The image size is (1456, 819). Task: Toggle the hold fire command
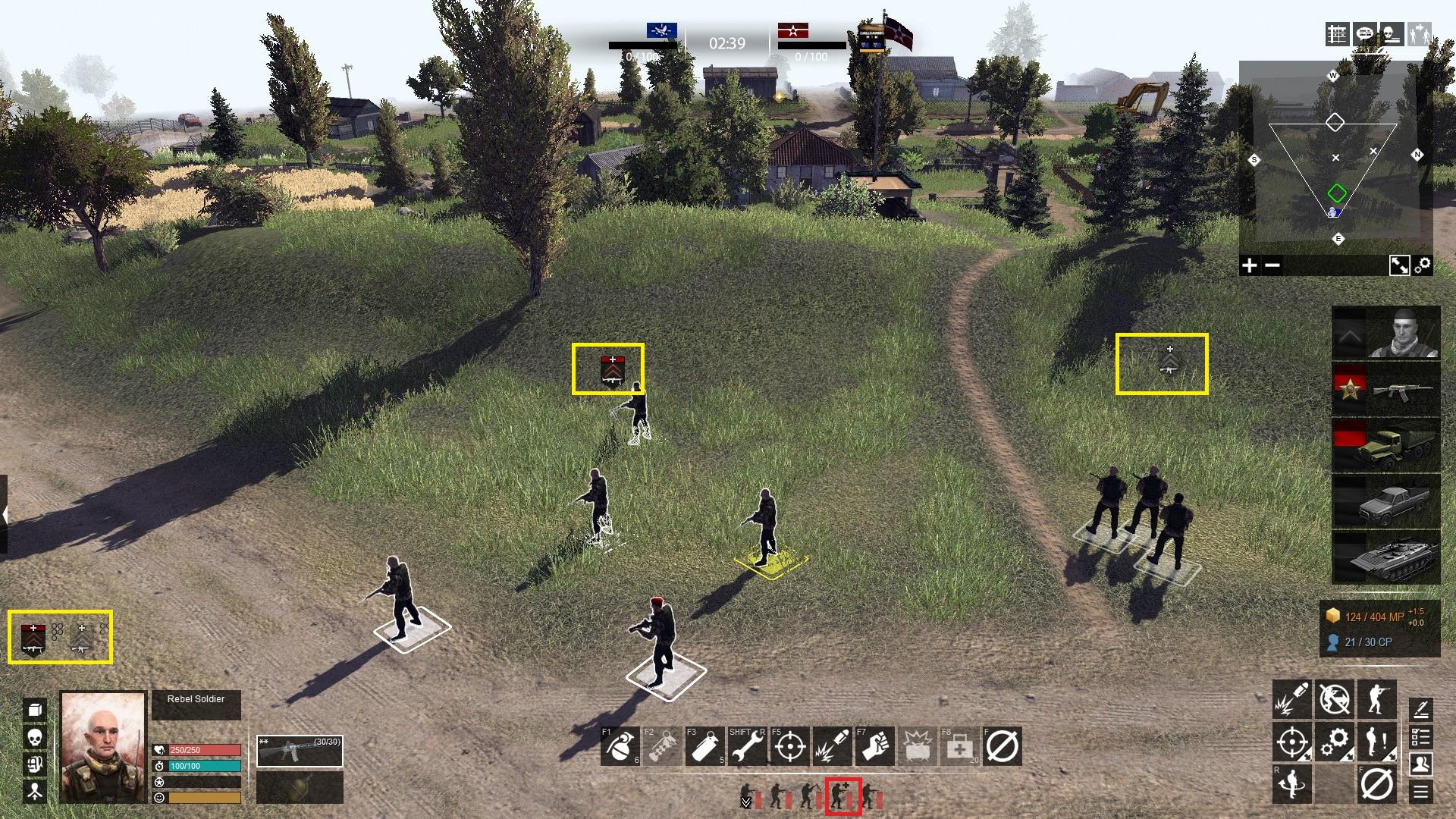[1334, 699]
